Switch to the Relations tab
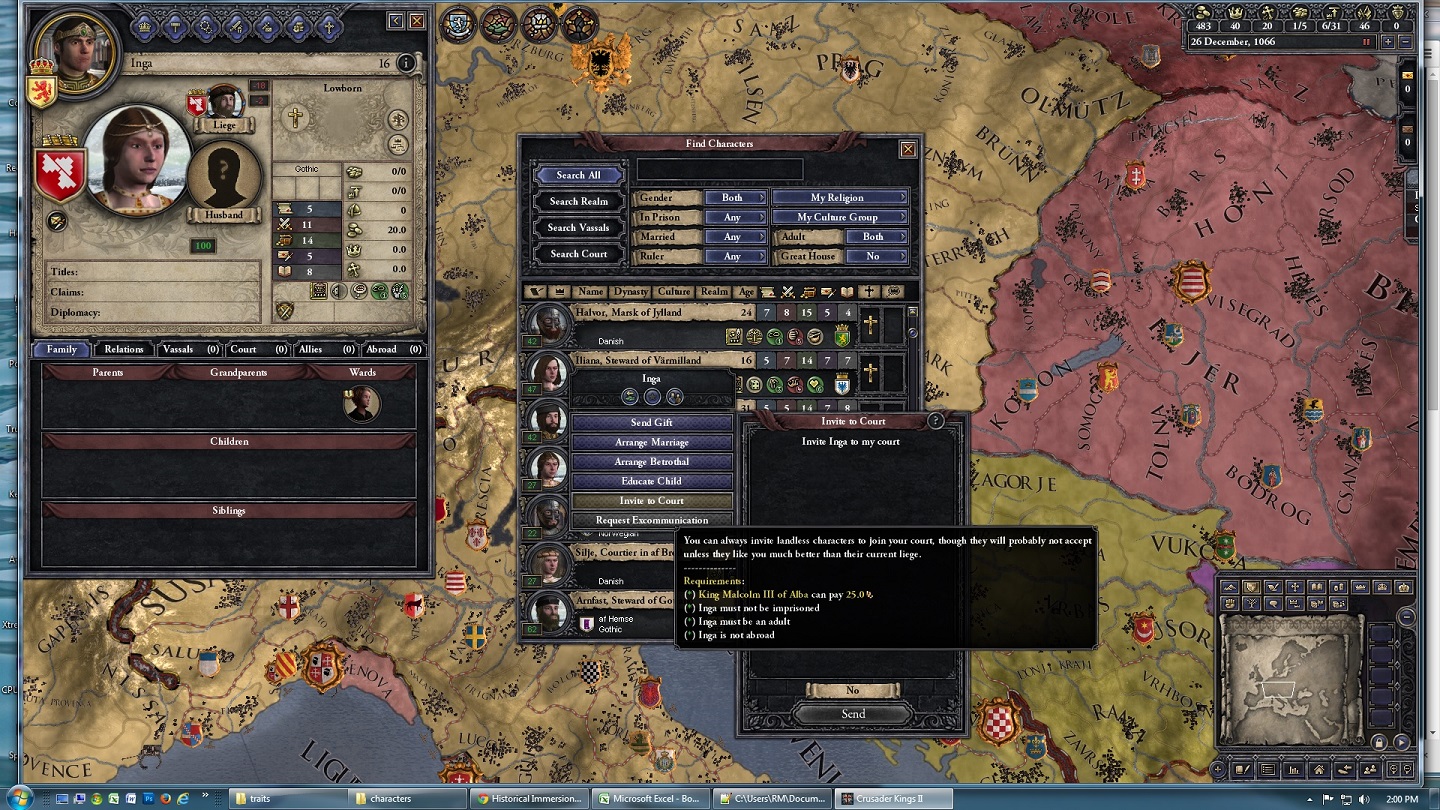 tap(124, 349)
